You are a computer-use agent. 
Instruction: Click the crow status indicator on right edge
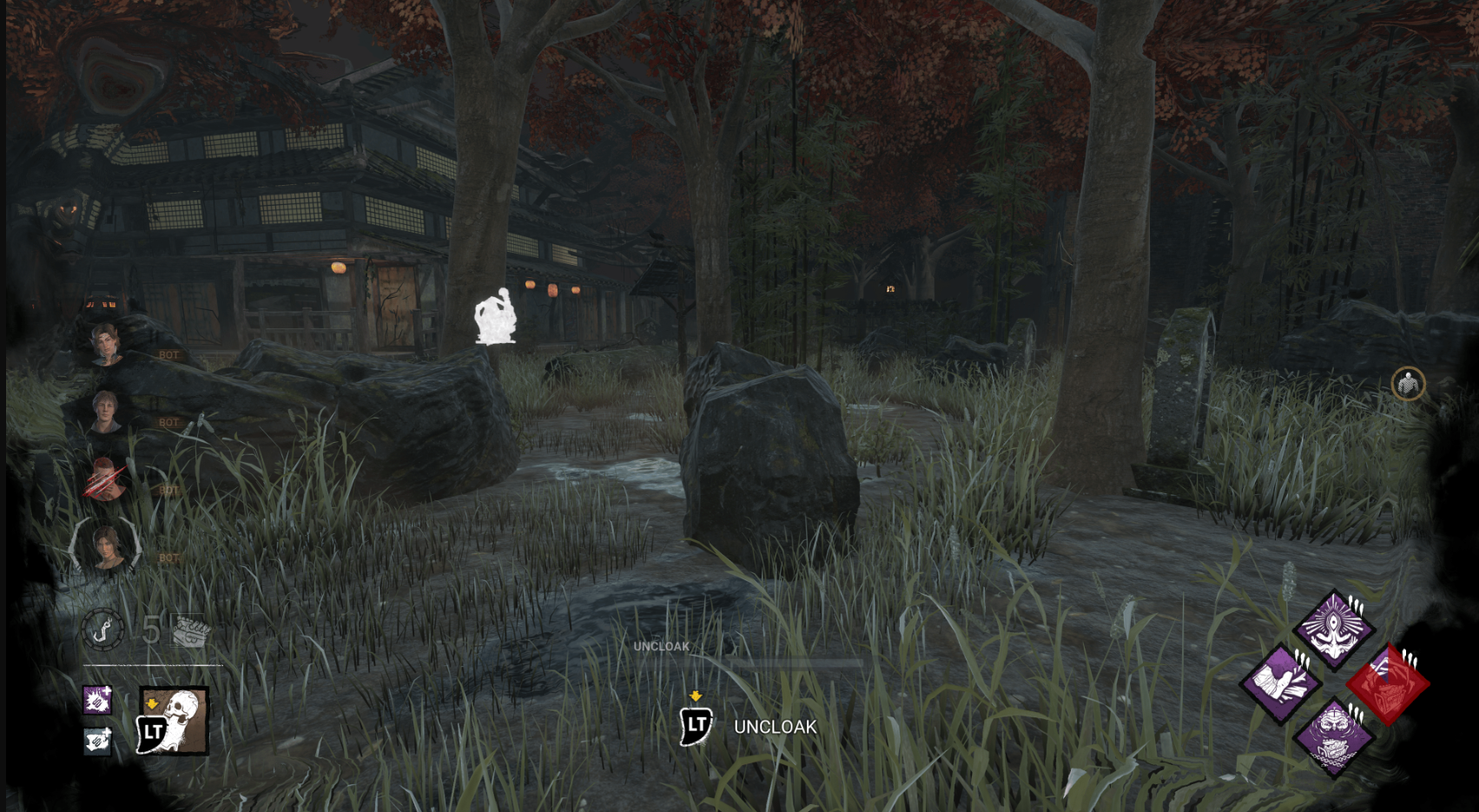1407,383
